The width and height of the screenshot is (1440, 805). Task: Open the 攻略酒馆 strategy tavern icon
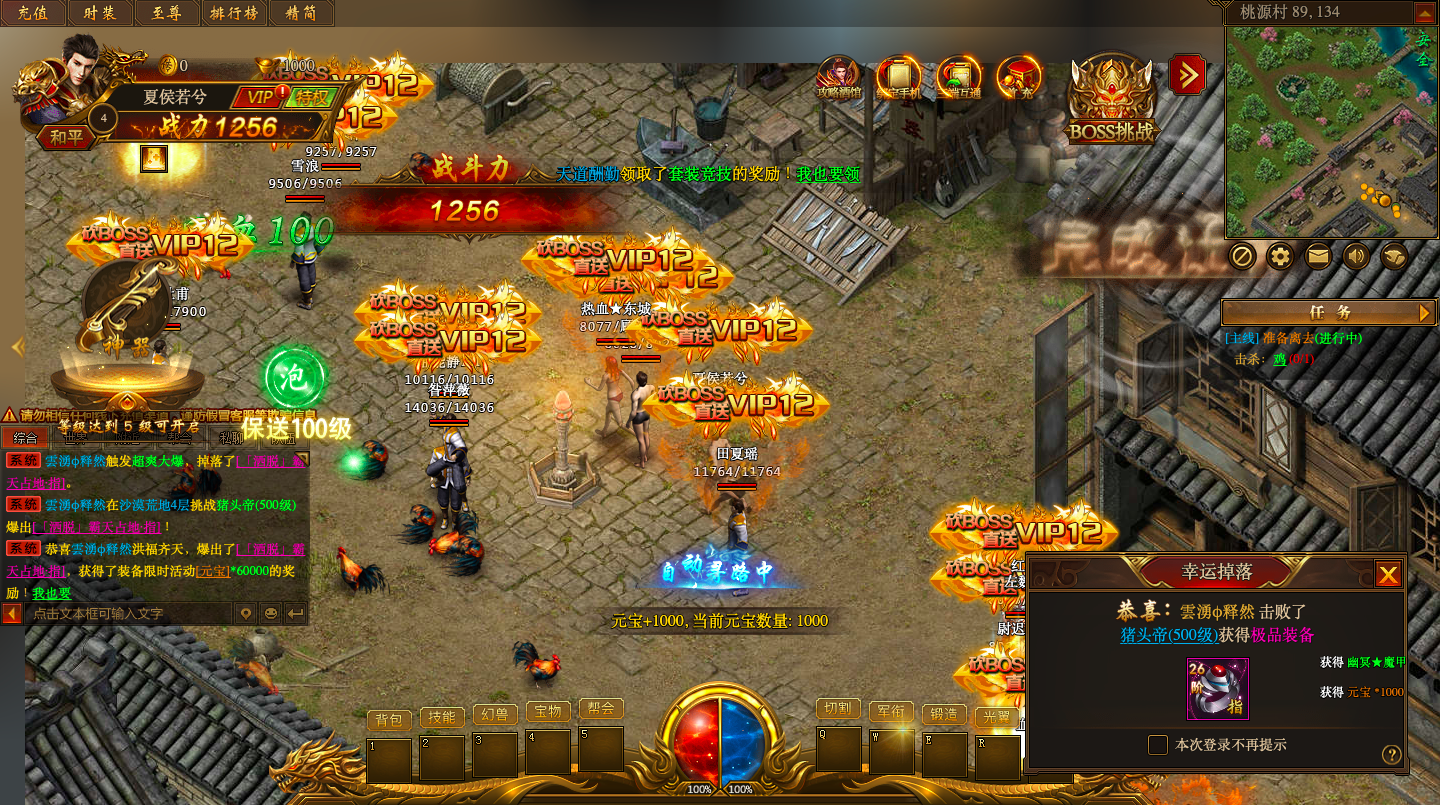(838, 78)
